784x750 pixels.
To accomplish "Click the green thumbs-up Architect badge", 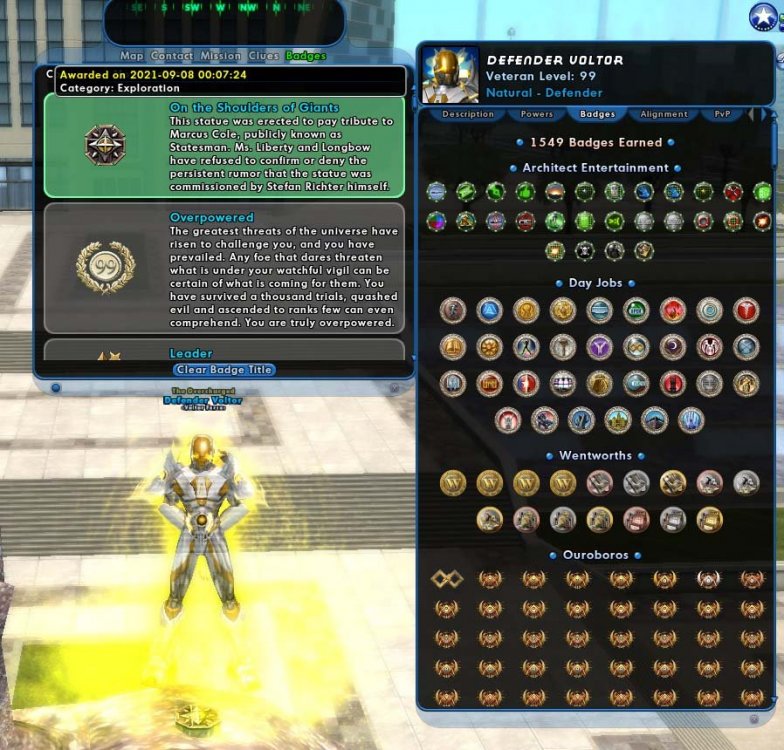I will click(x=525, y=191).
